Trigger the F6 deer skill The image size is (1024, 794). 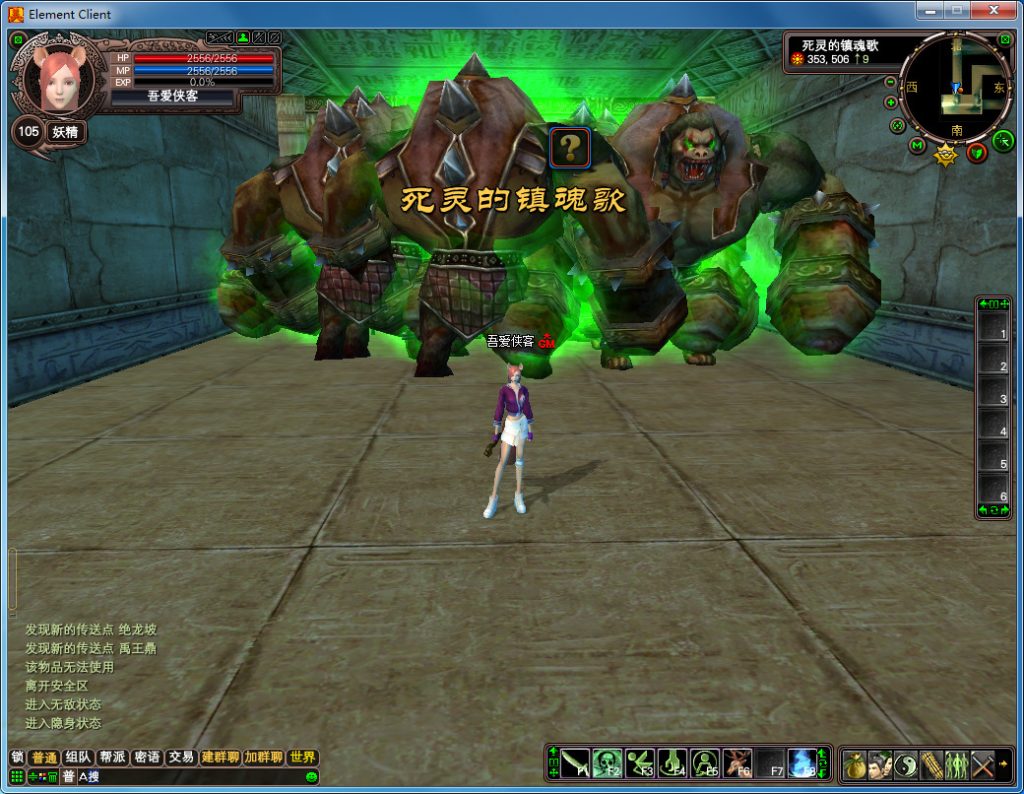coord(738,764)
